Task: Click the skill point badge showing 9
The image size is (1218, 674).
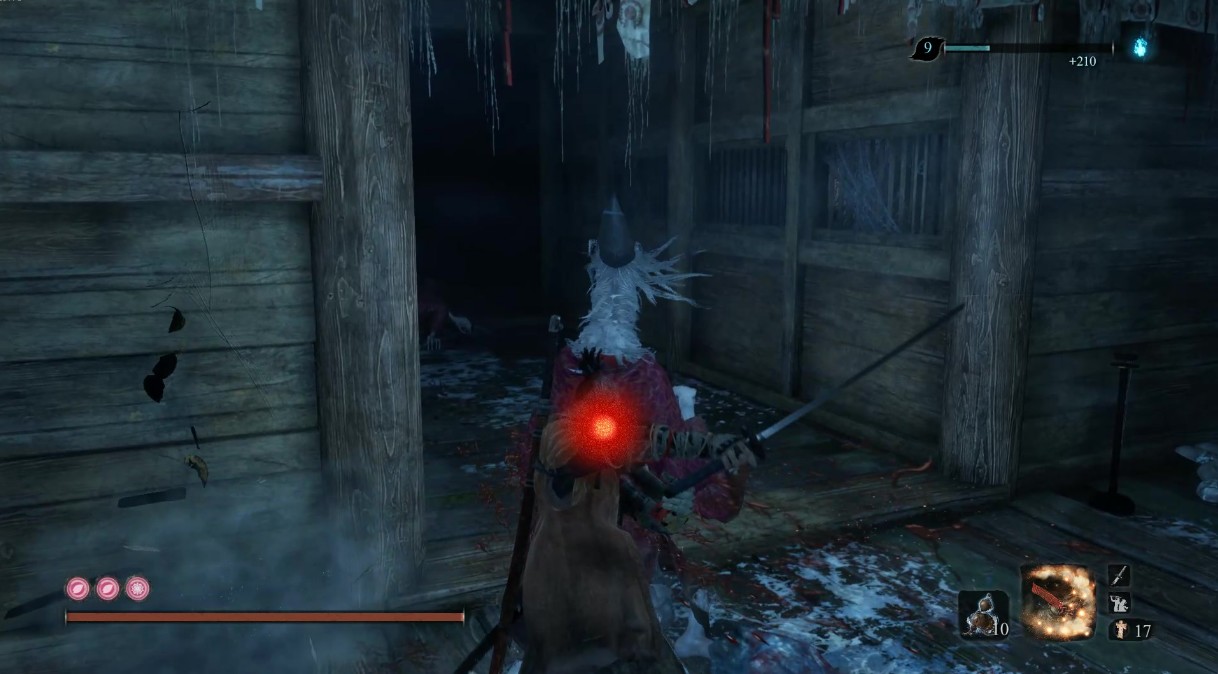Action: [x=927, y=47]
